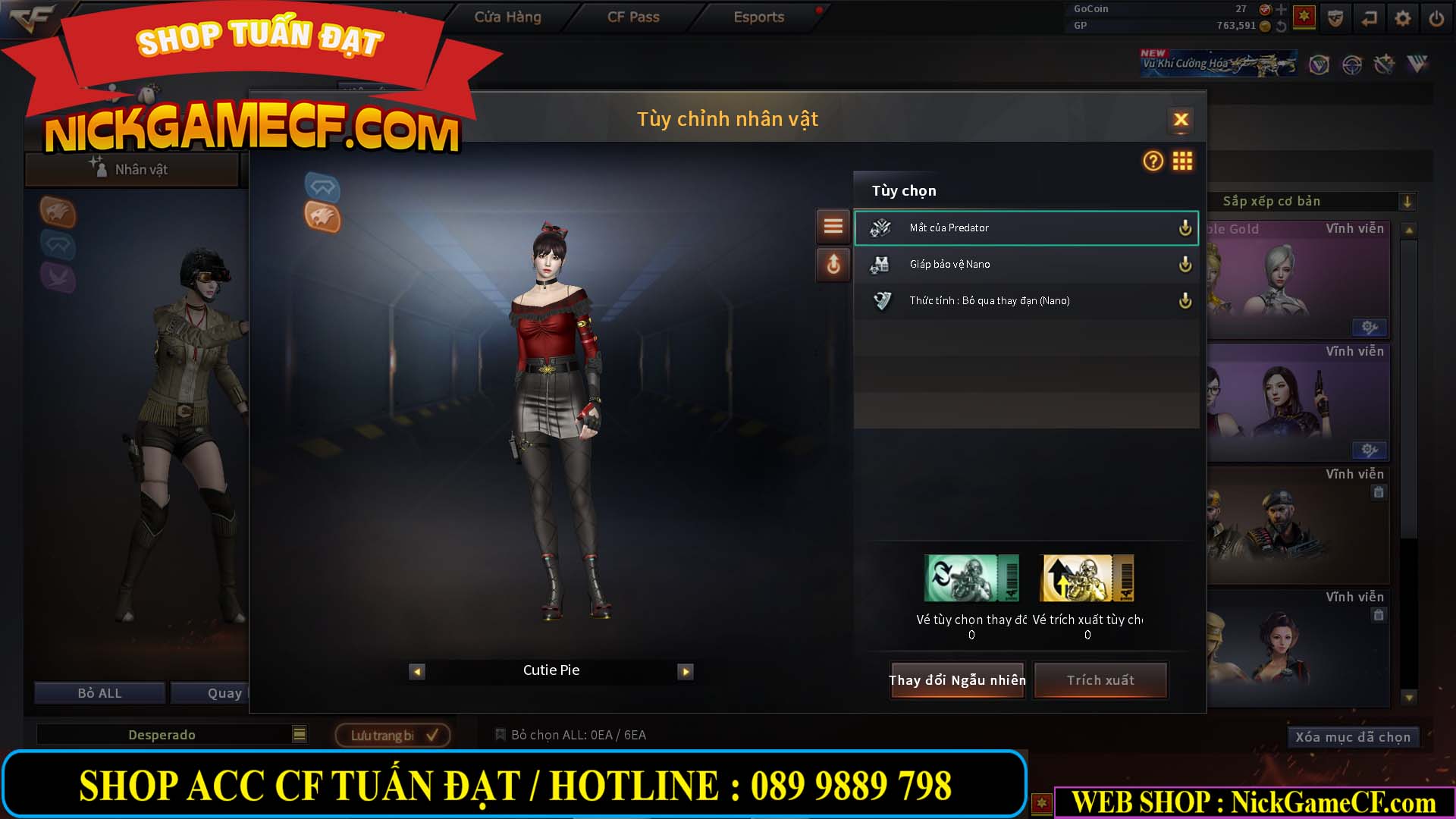Open the Cửa Hàng menu
Screen dimensions: 1456x819
tap(507, 17)
